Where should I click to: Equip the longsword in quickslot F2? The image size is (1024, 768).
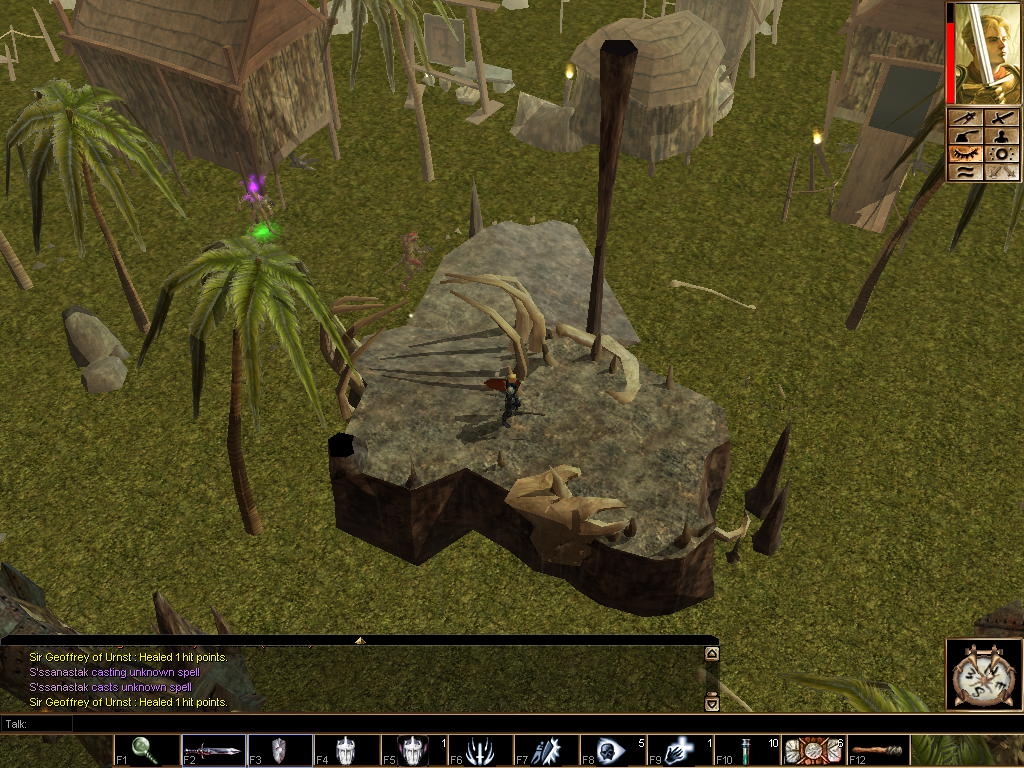[213, 750]
